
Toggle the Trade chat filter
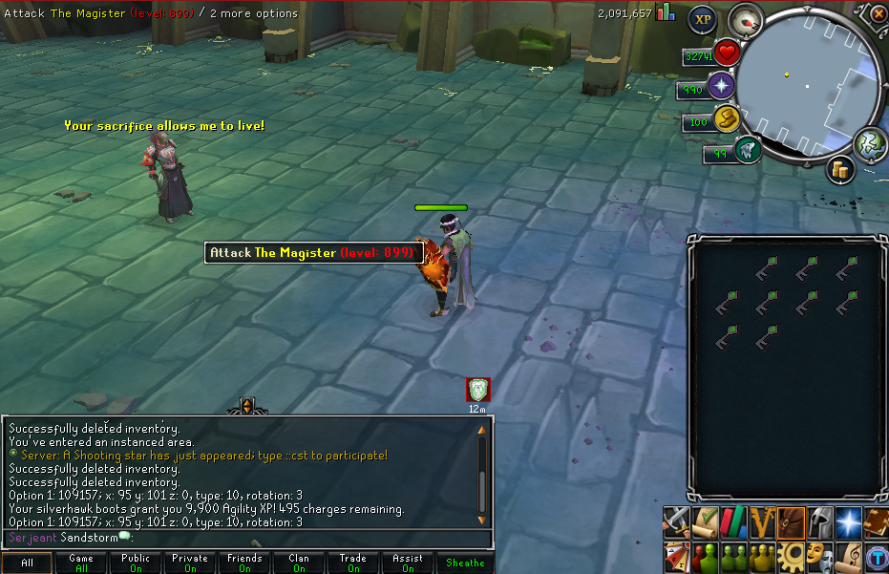click(x=353, y=563)
